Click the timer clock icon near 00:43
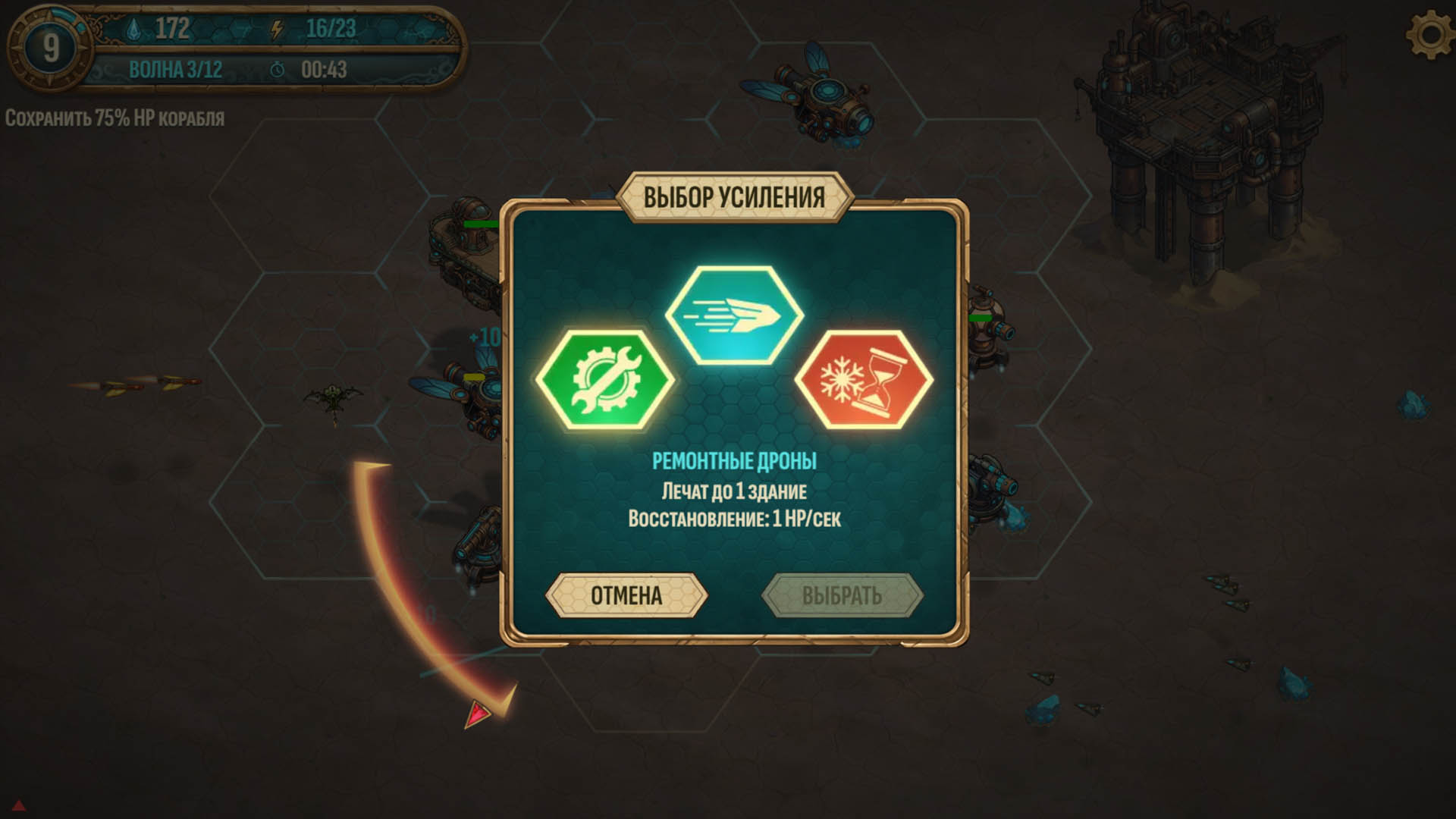The height and width of the screenshot is (819, 1456). pos(278,69)
